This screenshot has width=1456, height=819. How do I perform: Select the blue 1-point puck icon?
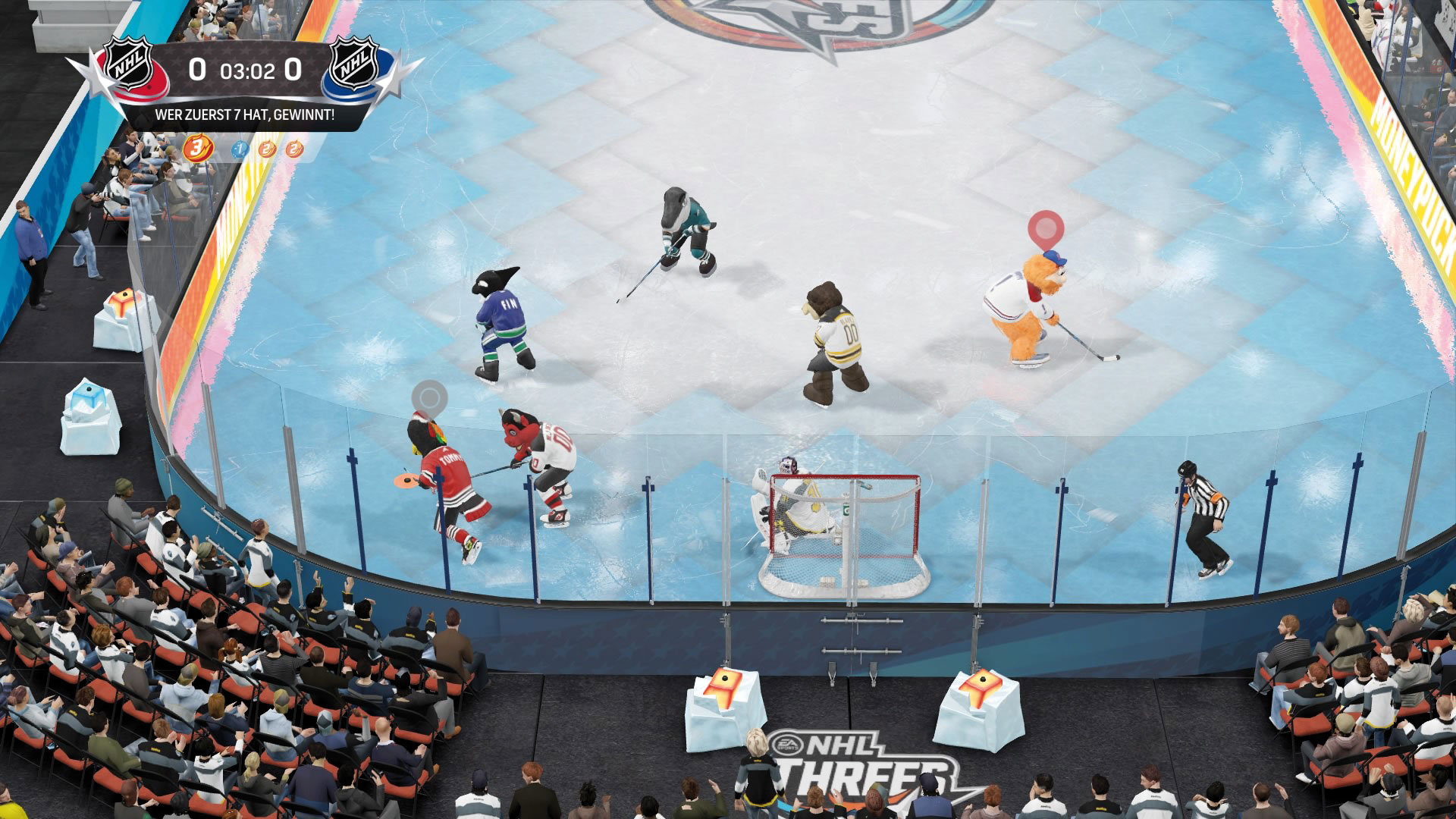tap(240, 149)
